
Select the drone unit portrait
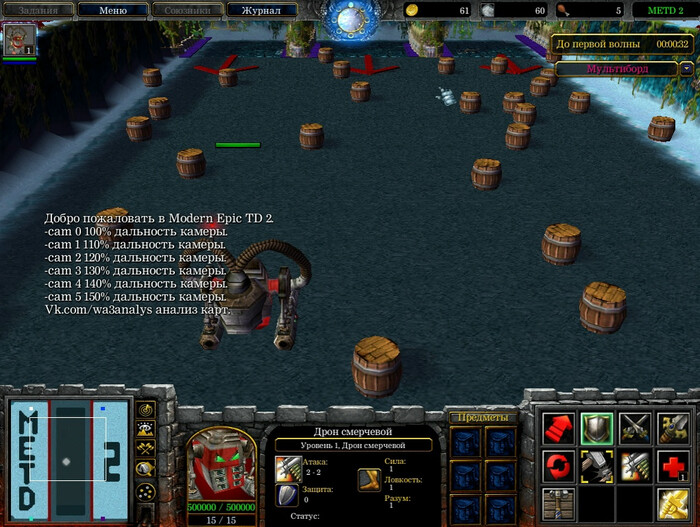pyautogui.click(x=223, y=464)
